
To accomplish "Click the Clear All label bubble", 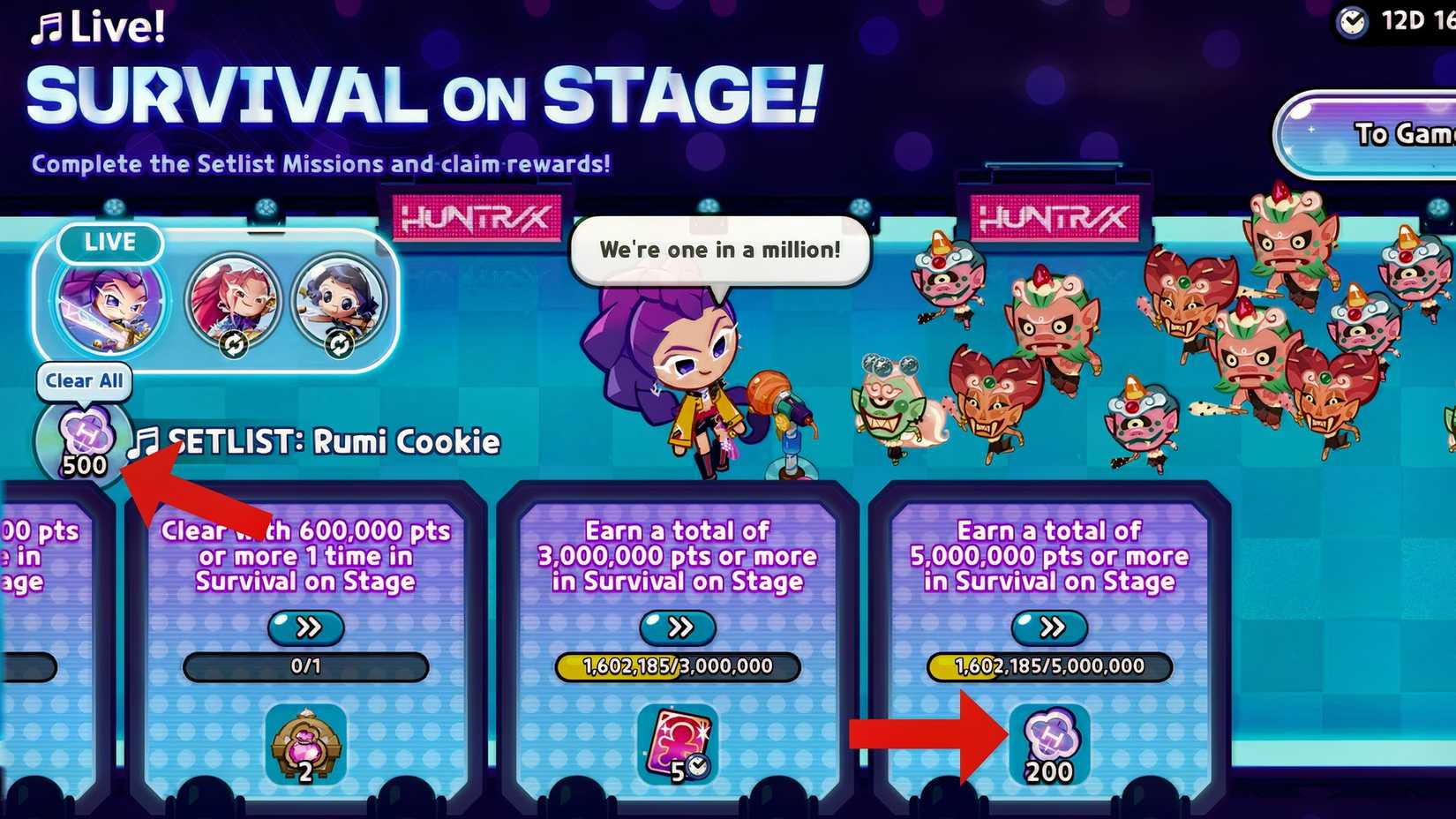I will (x=84, y=381).
